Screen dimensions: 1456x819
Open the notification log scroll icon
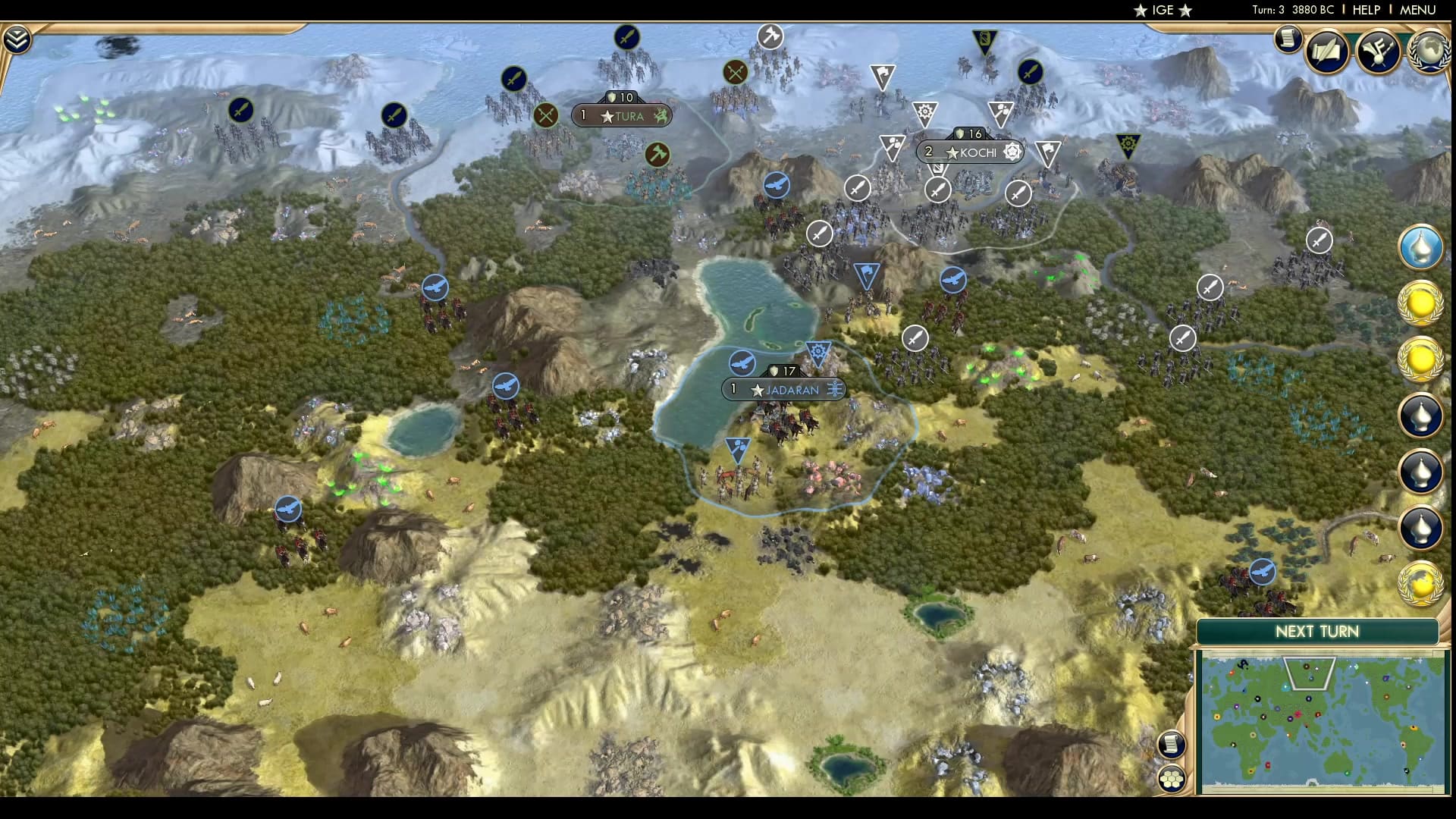click(x=1288, y=39)
